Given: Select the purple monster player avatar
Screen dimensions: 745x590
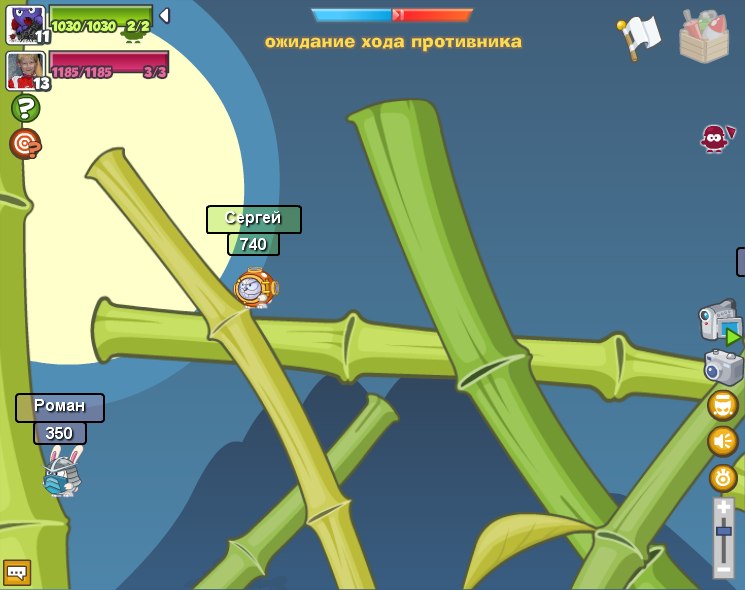Looking at the screenshot, I should pos(26,24).
